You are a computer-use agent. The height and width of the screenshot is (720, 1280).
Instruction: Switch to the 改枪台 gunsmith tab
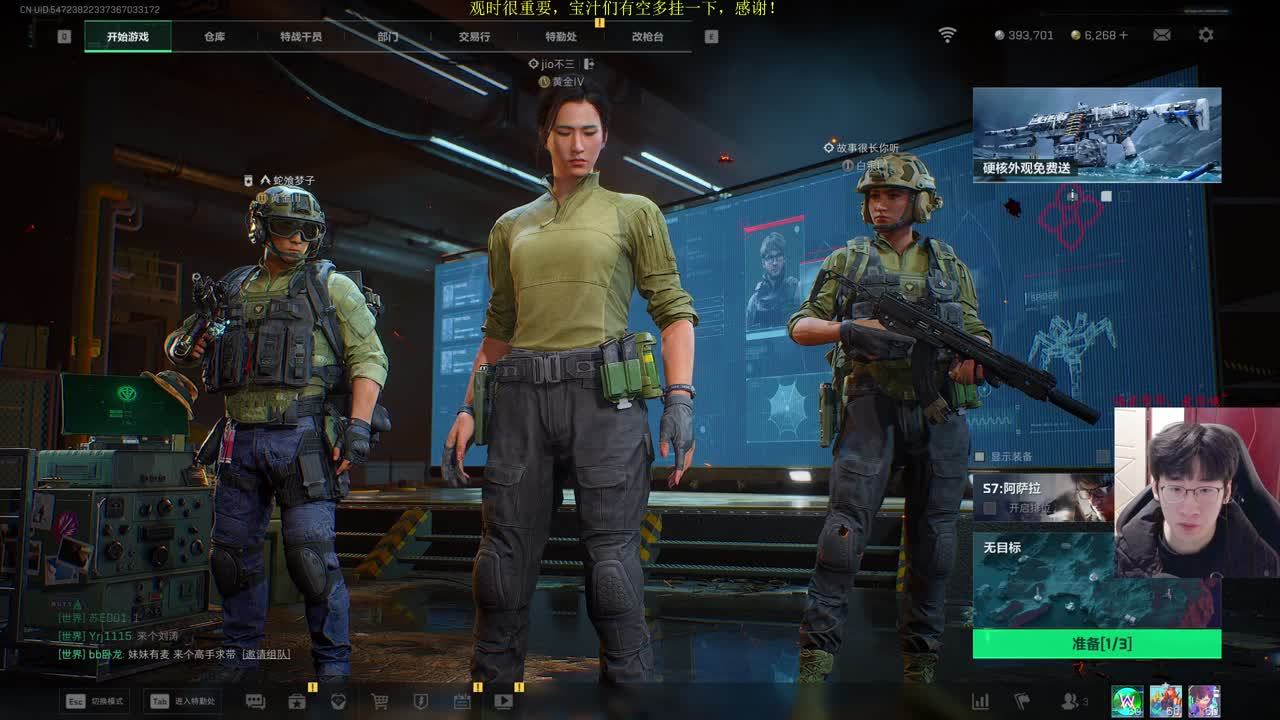(x=647, y=37)
